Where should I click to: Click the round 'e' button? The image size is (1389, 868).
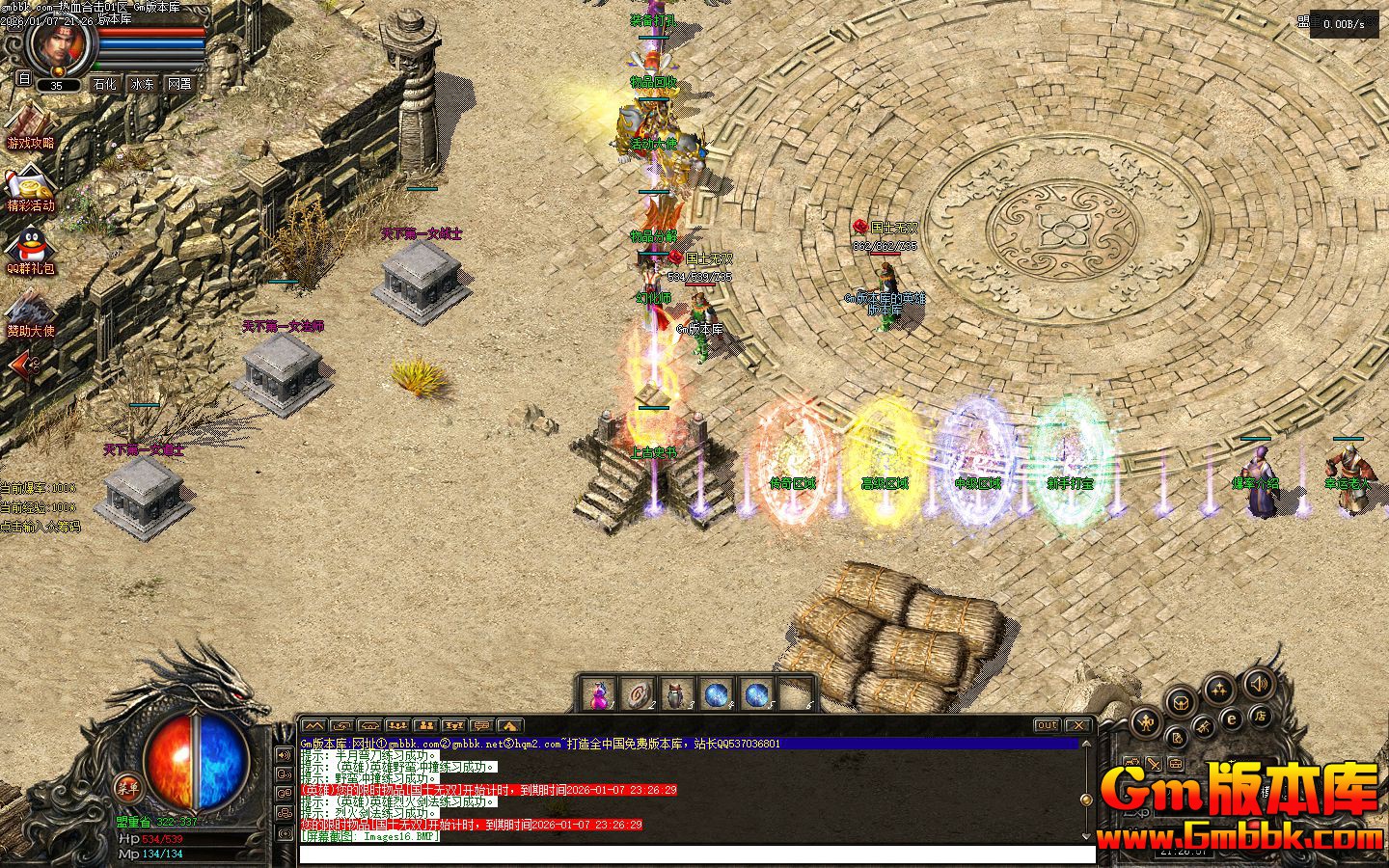pyautogui.click(x=1232, y=719)
